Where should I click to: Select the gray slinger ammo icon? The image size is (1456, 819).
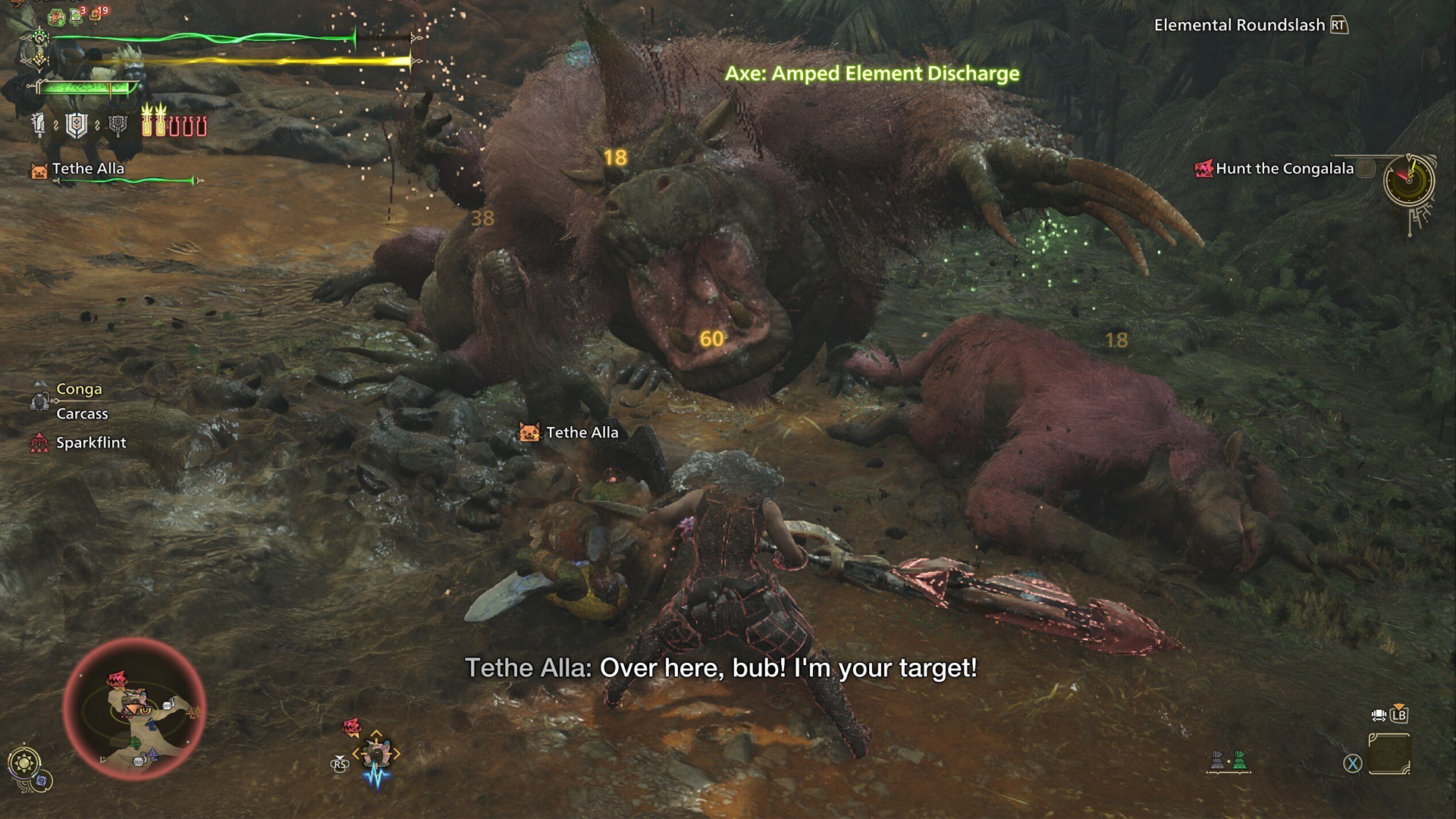1217,760
